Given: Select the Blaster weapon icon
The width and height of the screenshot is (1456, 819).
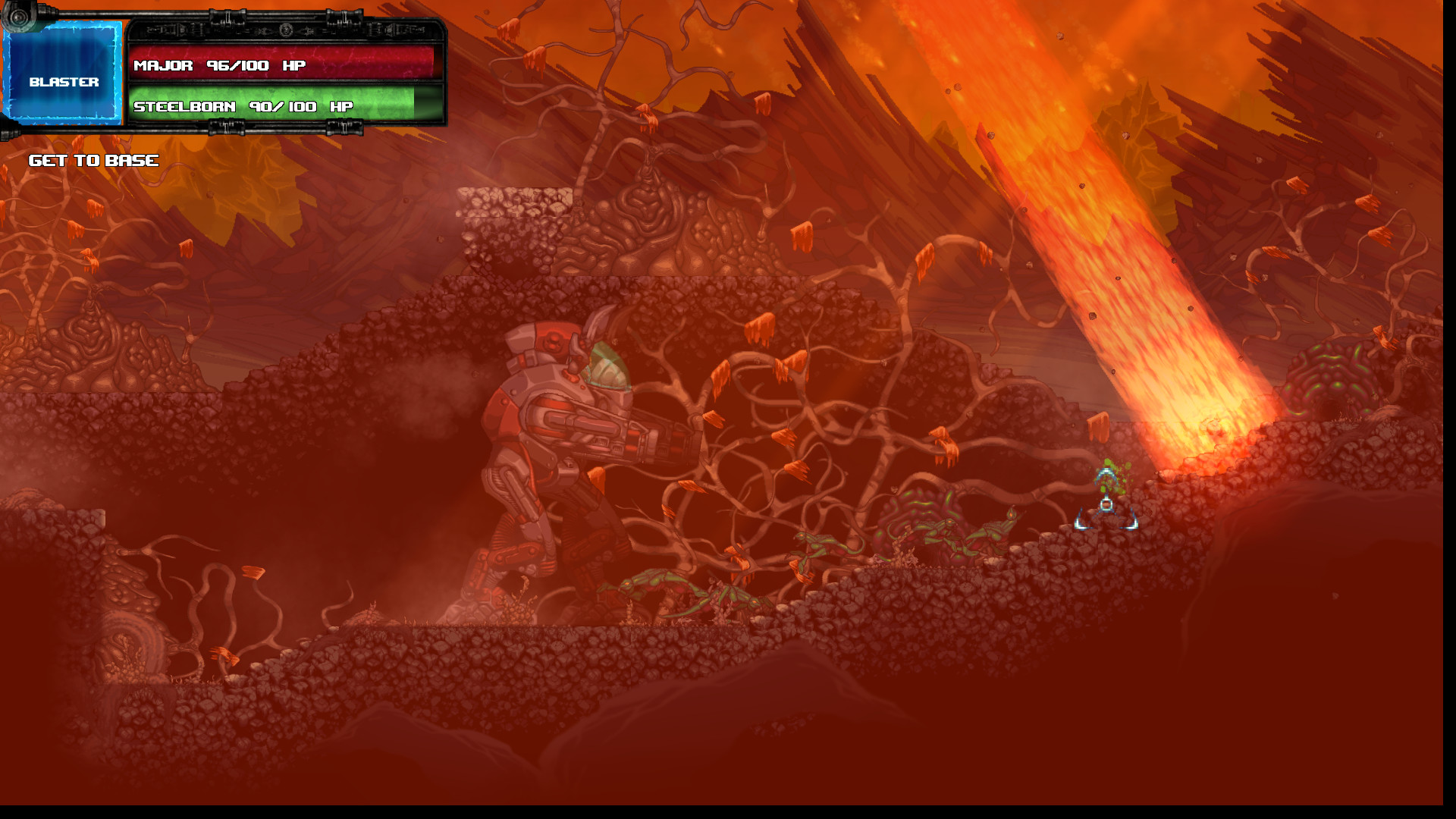Looking at the screenshot, I should (x=64, y=72).
